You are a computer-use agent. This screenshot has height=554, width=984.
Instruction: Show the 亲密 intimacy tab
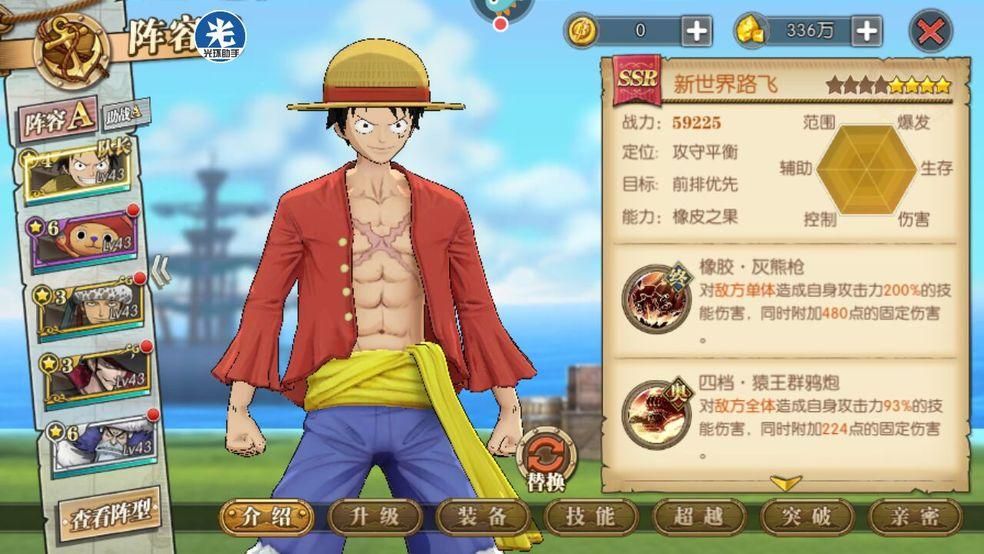click(x=913, y=517)
